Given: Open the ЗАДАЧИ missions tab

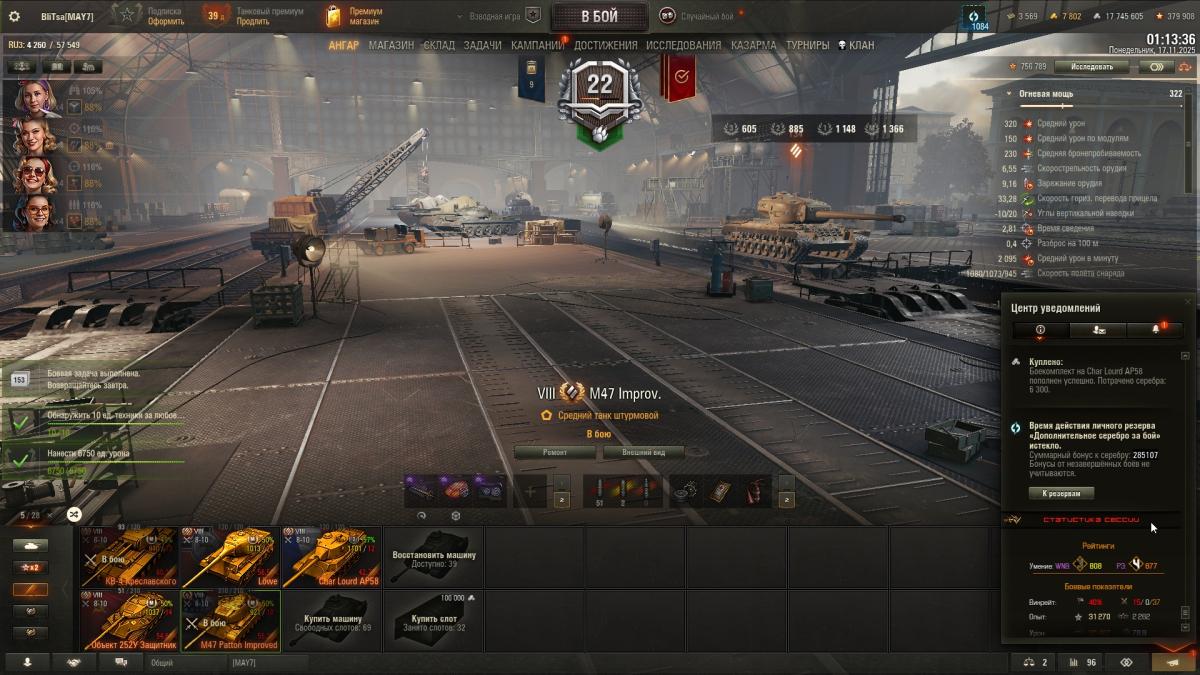Looking at the screenshot, I should click(x=482, y=45).
